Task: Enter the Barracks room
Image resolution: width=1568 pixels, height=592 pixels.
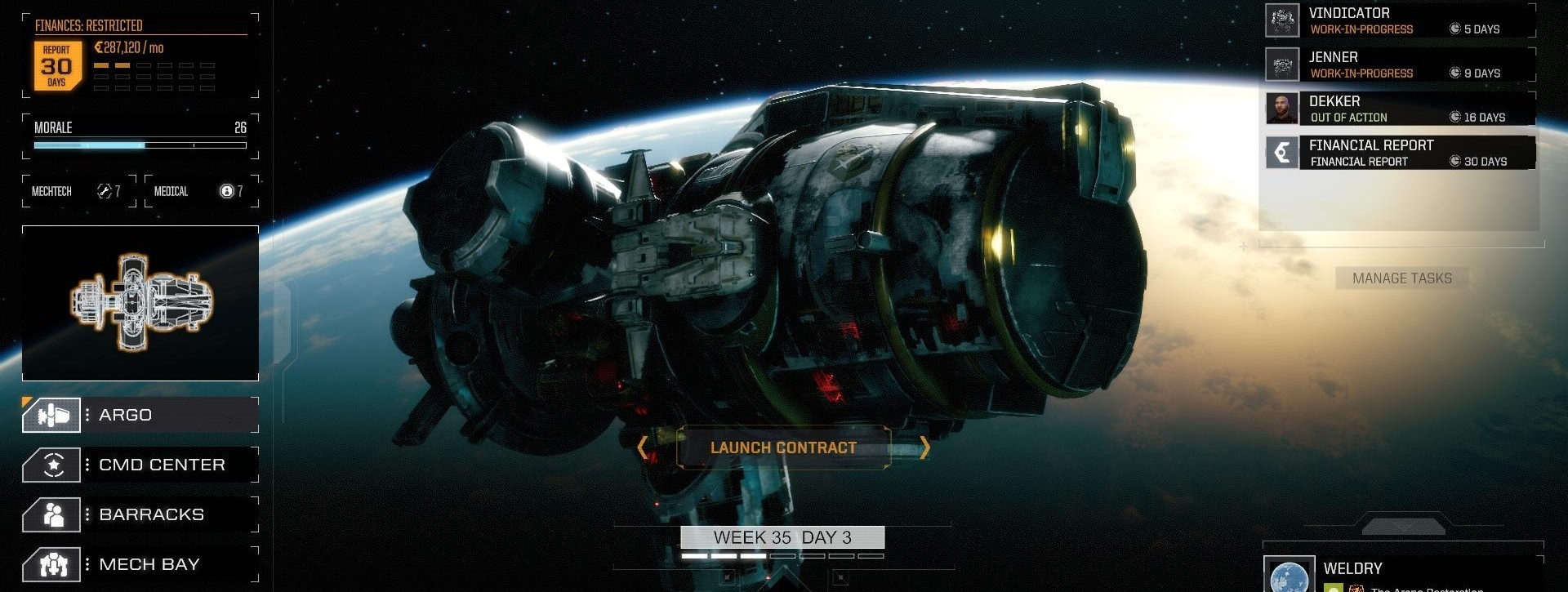Action: click(x=140, y=514)
